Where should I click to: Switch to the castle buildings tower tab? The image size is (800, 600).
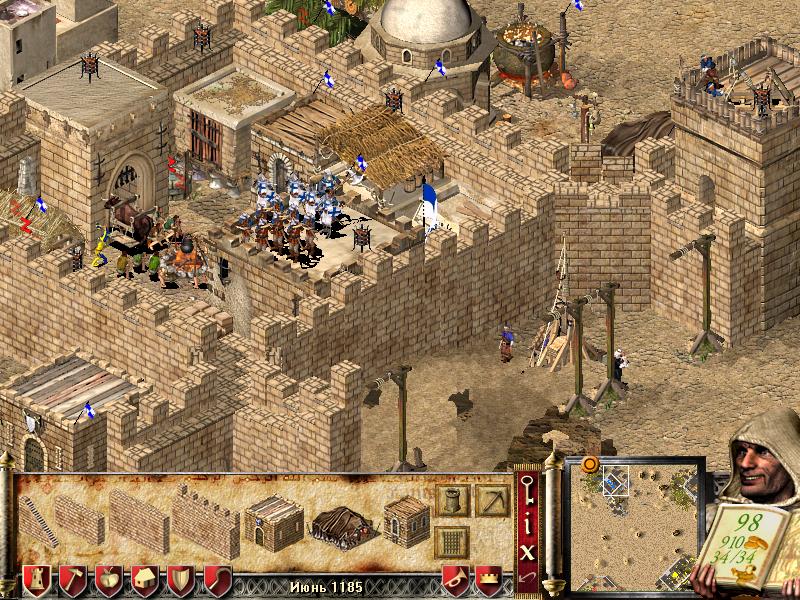[36, 580]
